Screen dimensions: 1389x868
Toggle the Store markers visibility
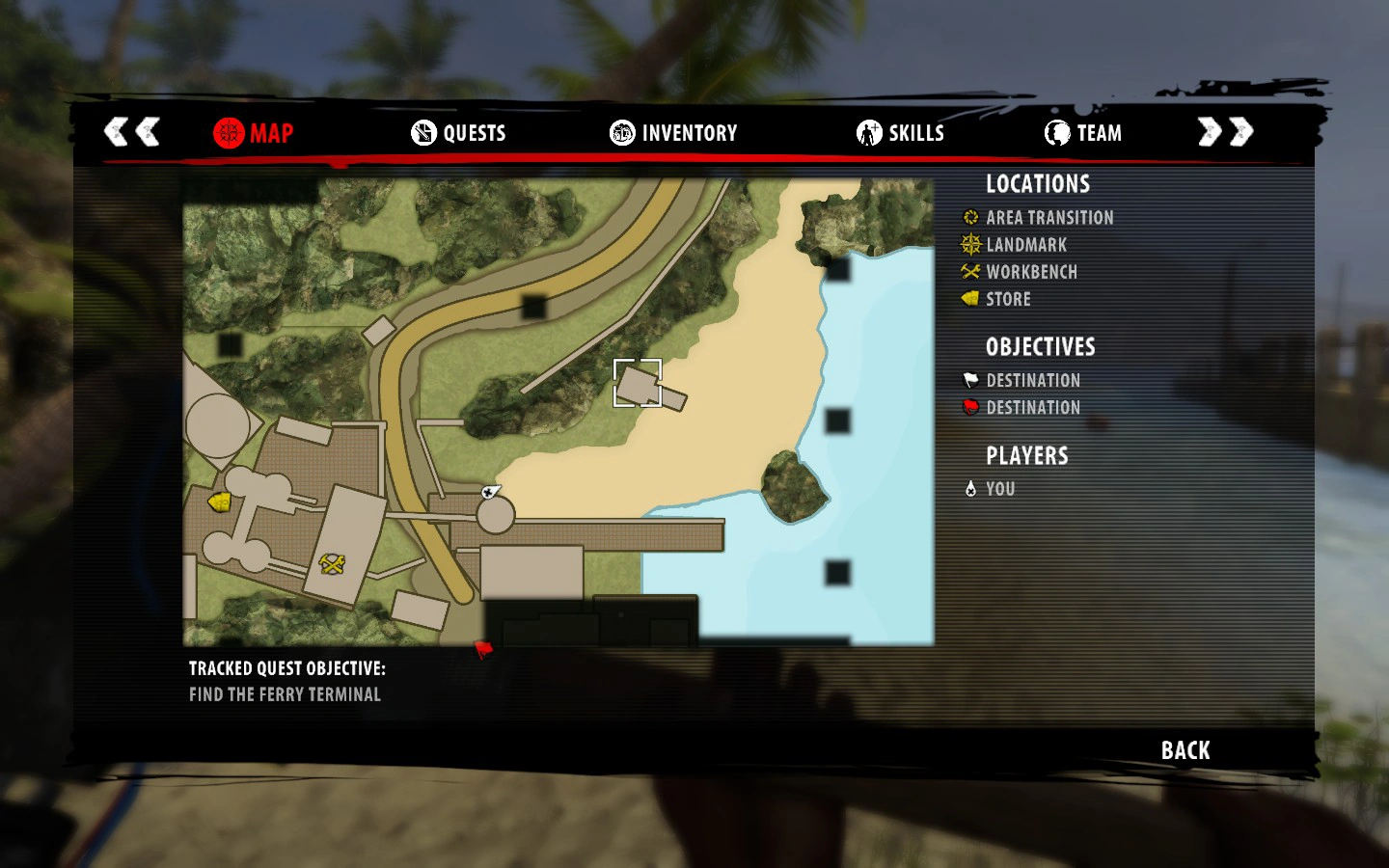click(1007, 299)
